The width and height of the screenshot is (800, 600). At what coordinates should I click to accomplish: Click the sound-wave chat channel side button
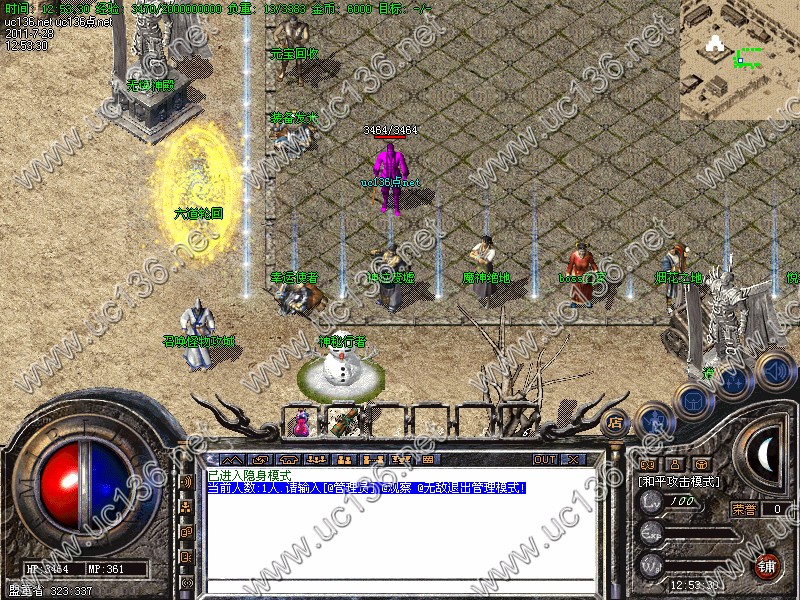(186, 481)
